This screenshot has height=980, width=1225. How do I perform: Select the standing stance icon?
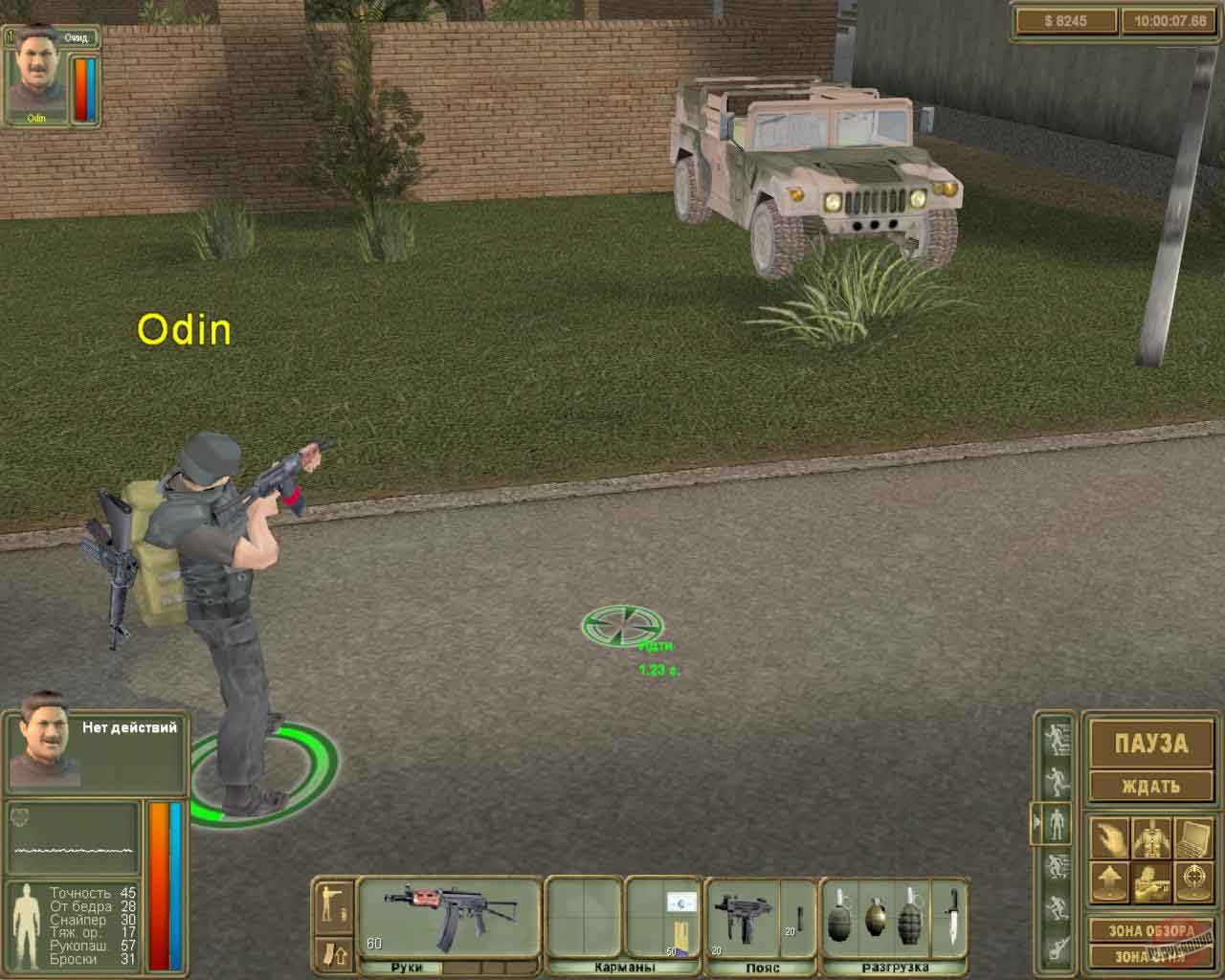[1058, 822]
